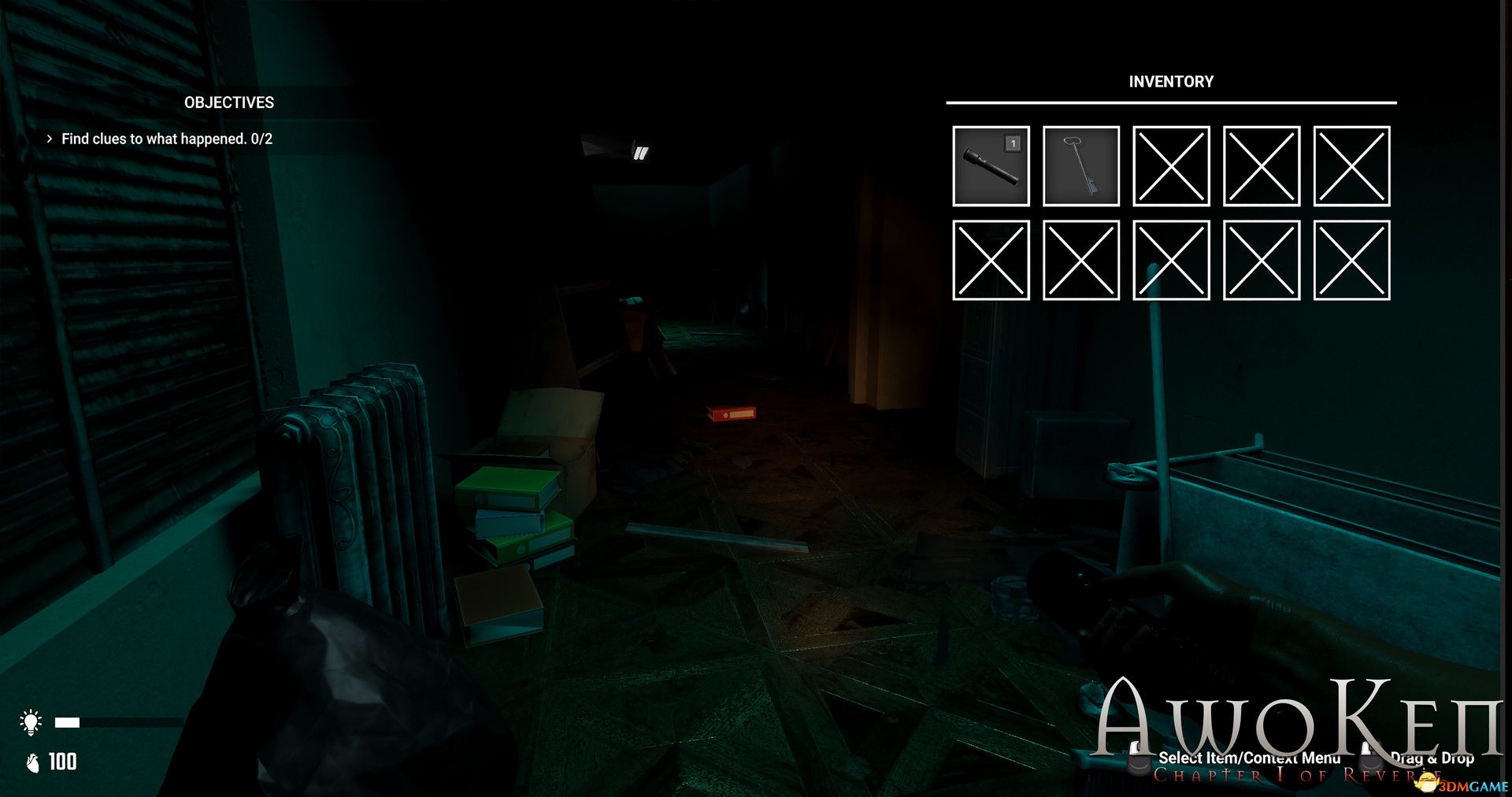This screenshot has width=1512, height=797.
Task: Expand the objective entry via its chevron
Action: [50, 139]
